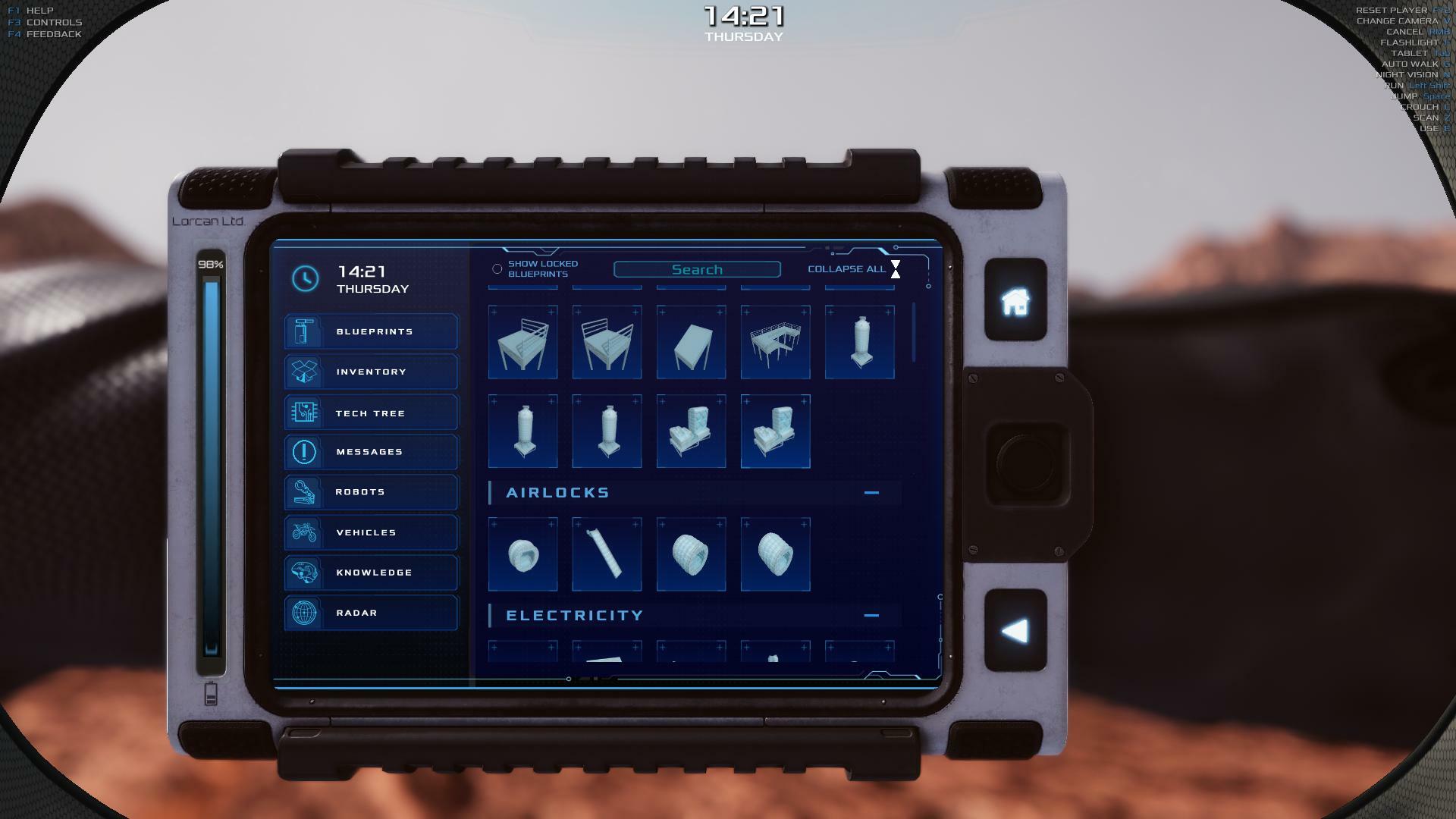1456x819 pixels.
Task: Open the Robots menu
Action: 372,492
